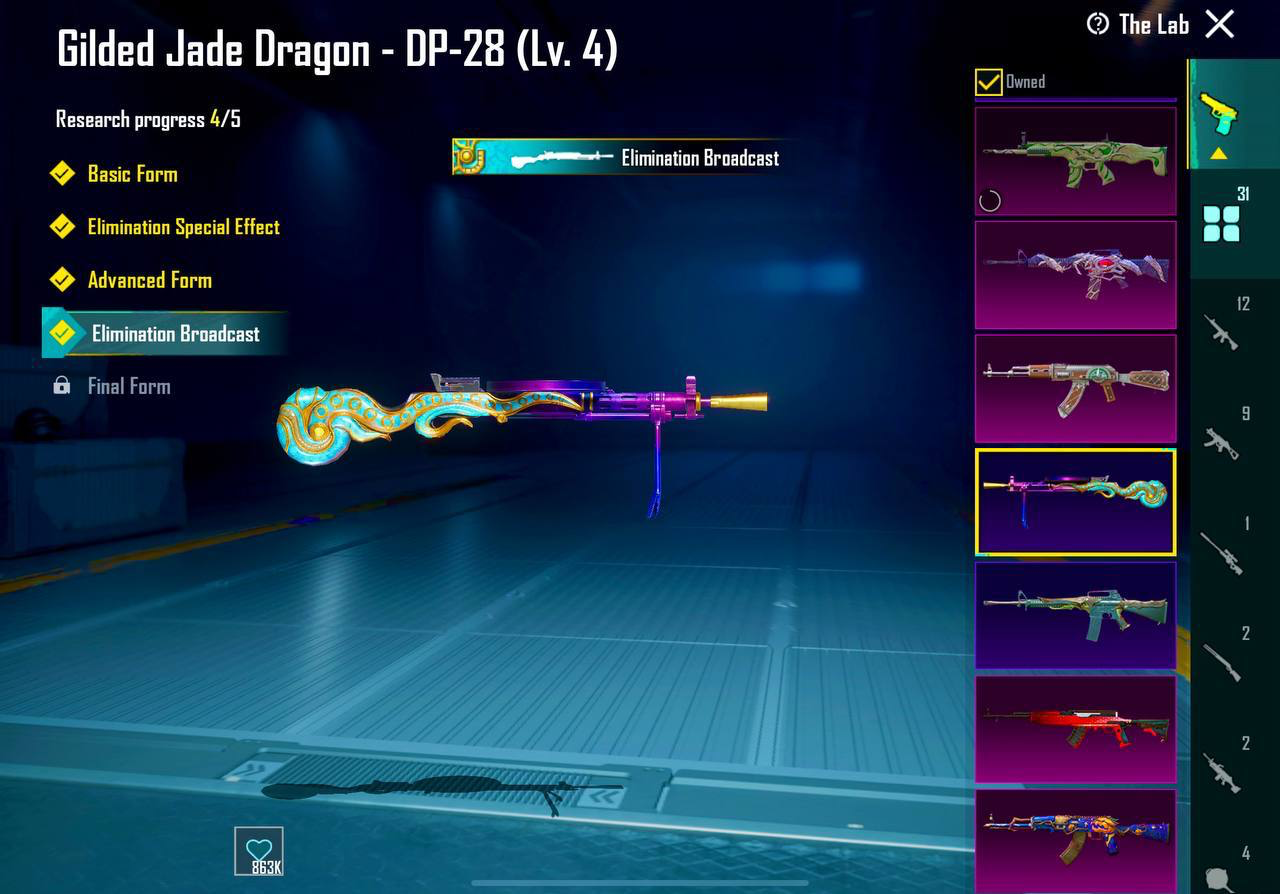This screenshot has height=894, width=1280.
Task: Like the skin with the heart button
Action: pos(259,851)
